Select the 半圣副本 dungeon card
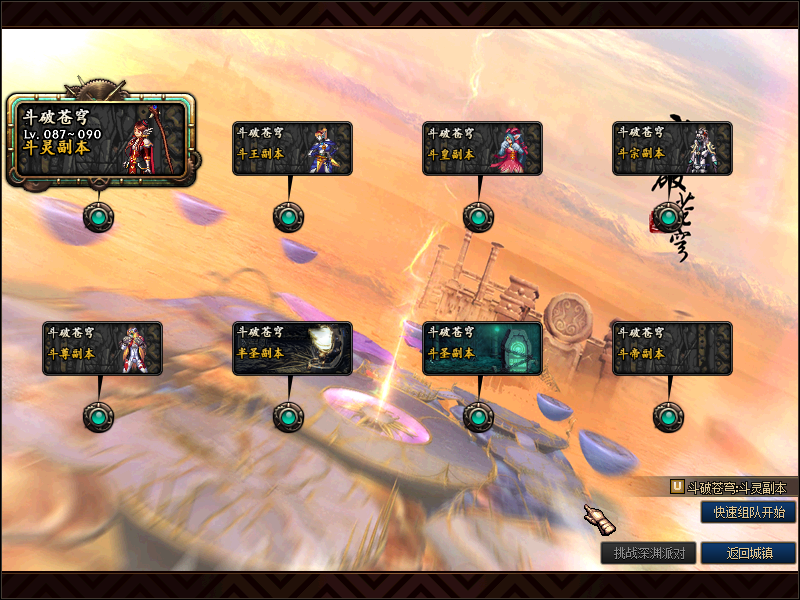Screen dimensions: 800x600 (x=292, y=348)
